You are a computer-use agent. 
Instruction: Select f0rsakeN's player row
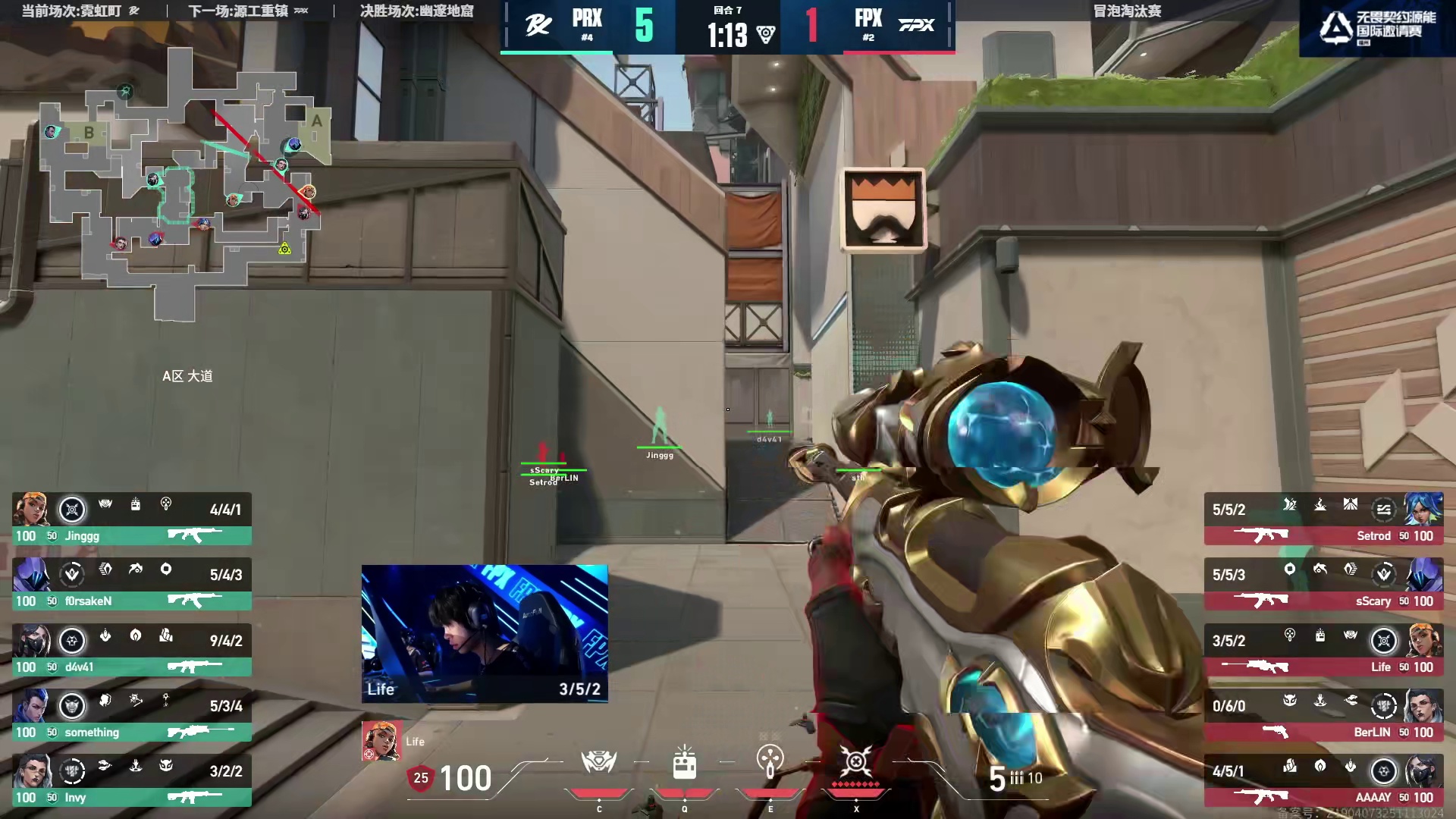click(x=131, y=585)
